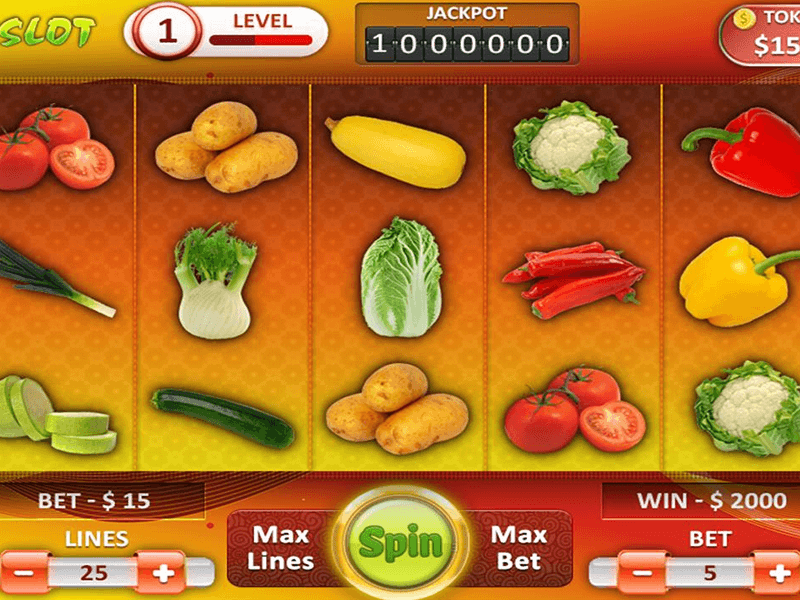Image resolution: width=800 pixels, height=600 pixels.
Task: Increase the number of lines
Action: [x=161, y=572]
